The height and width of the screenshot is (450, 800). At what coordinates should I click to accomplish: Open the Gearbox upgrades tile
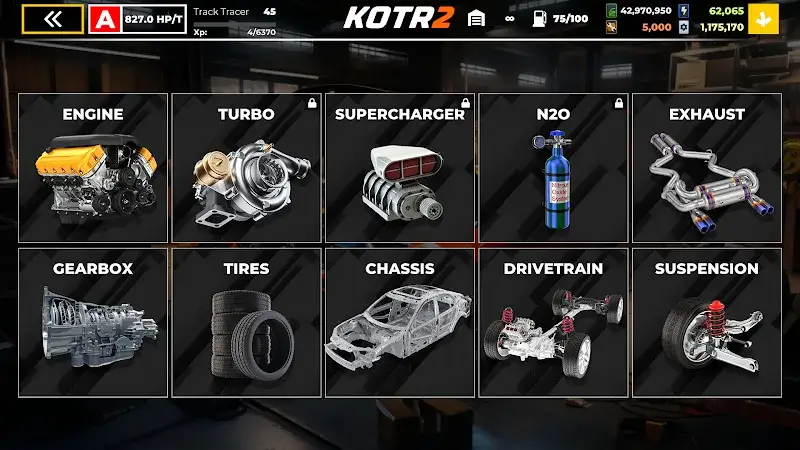point(93,322)
